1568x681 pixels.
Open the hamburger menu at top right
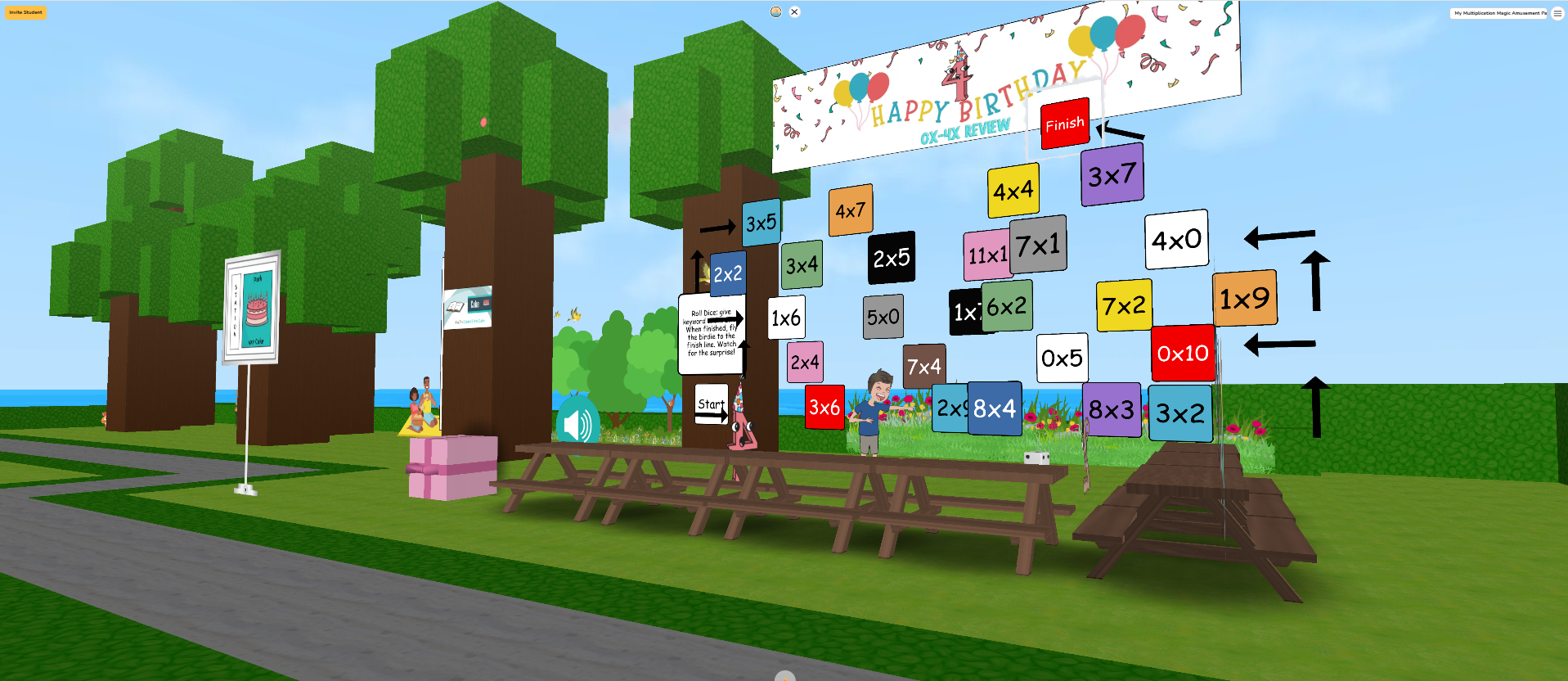point(1555,13)
